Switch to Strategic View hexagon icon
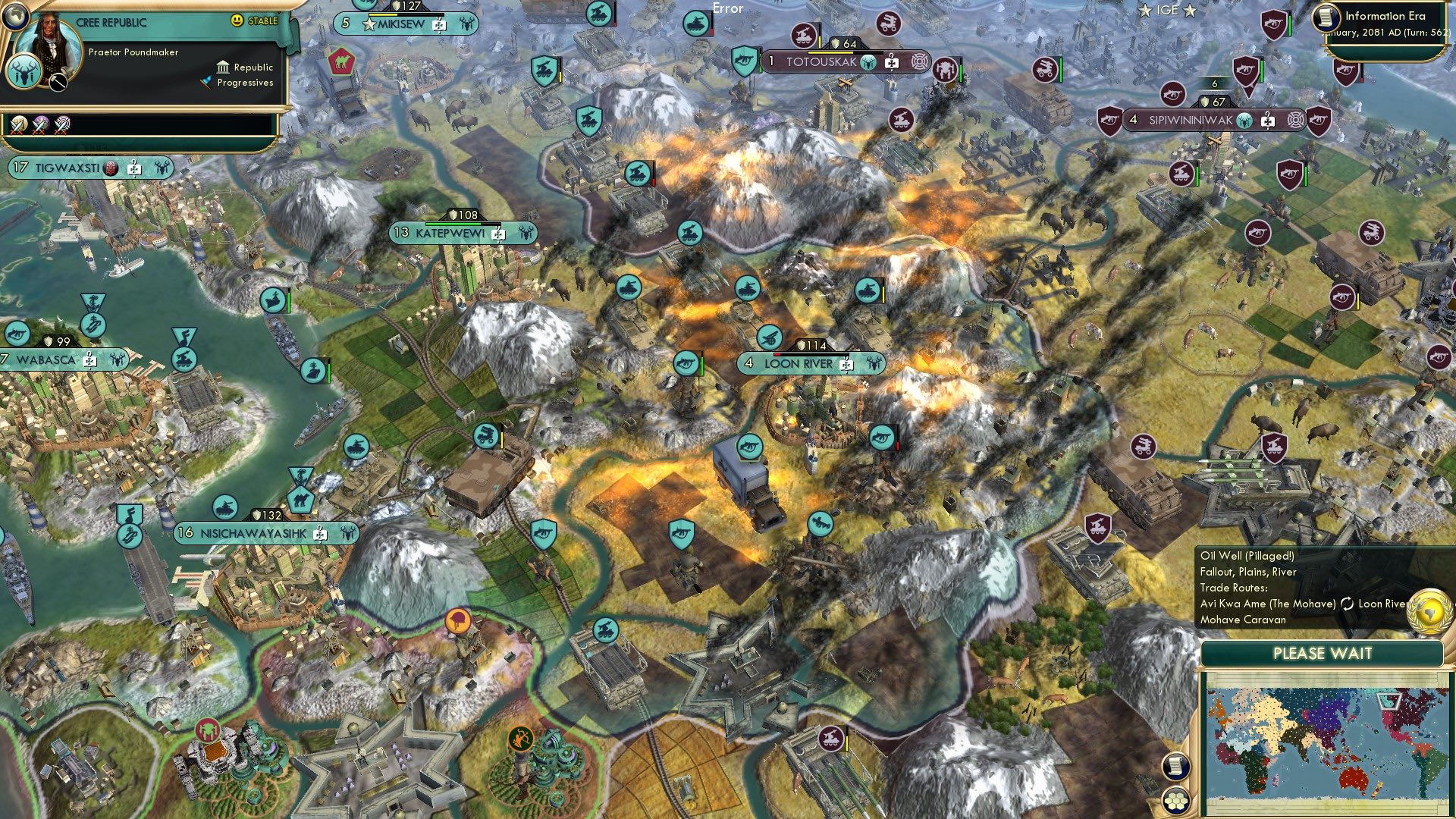 tap(1177, 801)
